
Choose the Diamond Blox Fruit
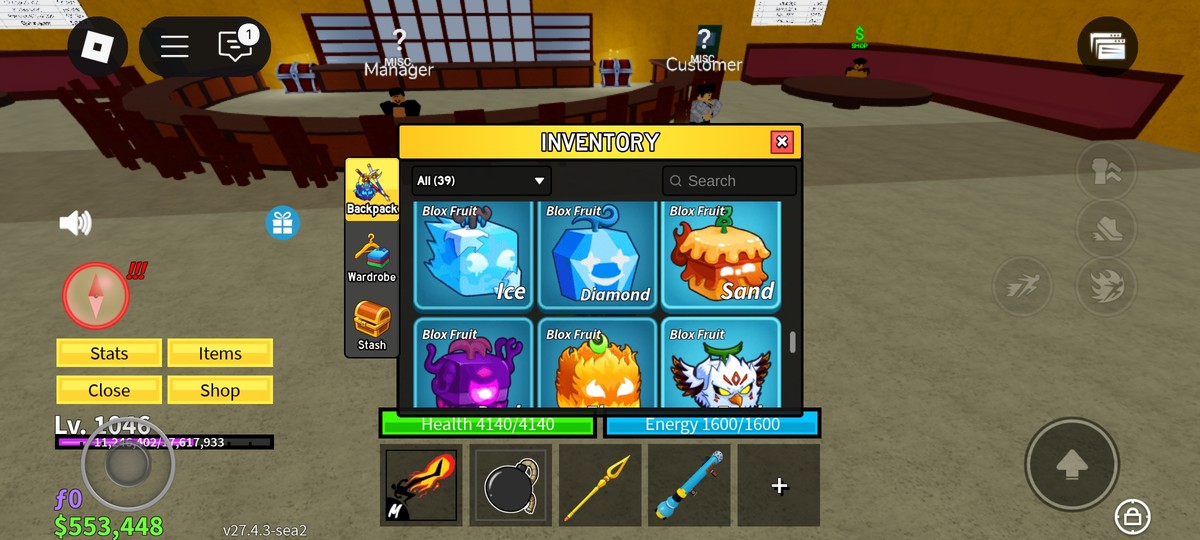[597, 255]
